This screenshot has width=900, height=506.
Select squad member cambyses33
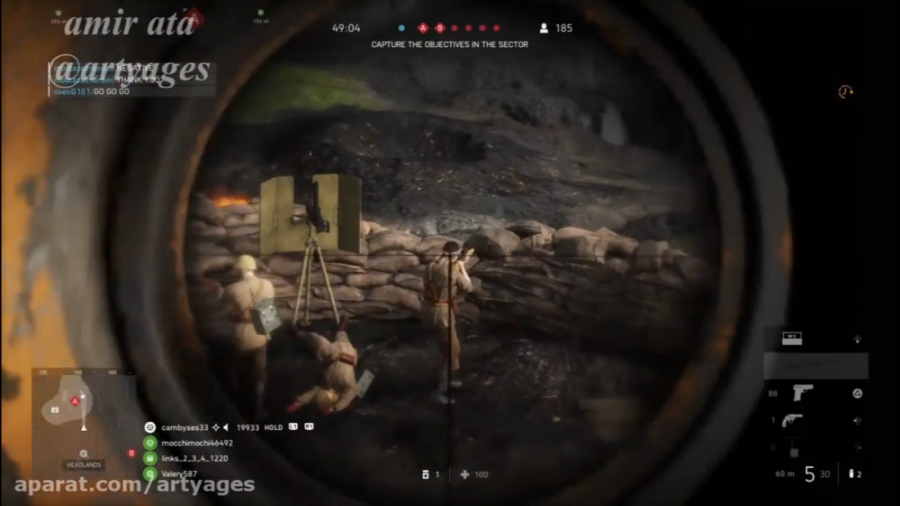(x=184, y=427)
